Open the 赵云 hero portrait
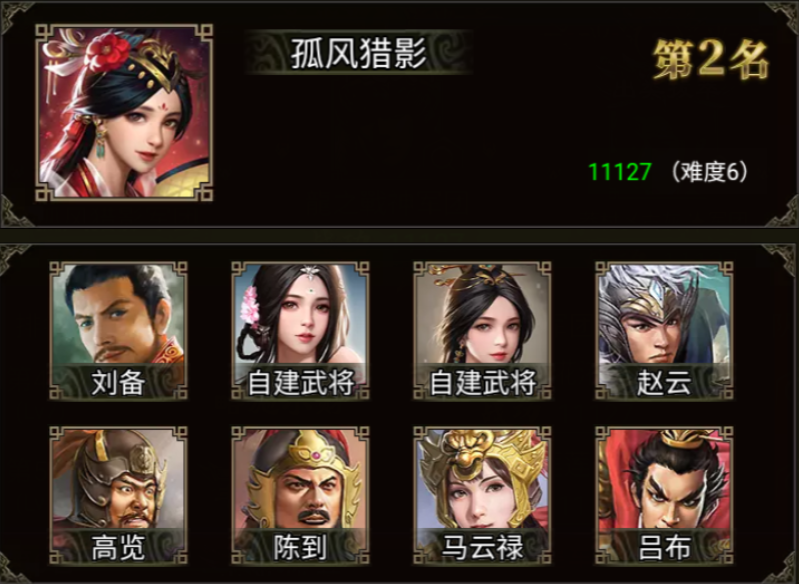The image size is (799, 584). click(x=664, y=330)
